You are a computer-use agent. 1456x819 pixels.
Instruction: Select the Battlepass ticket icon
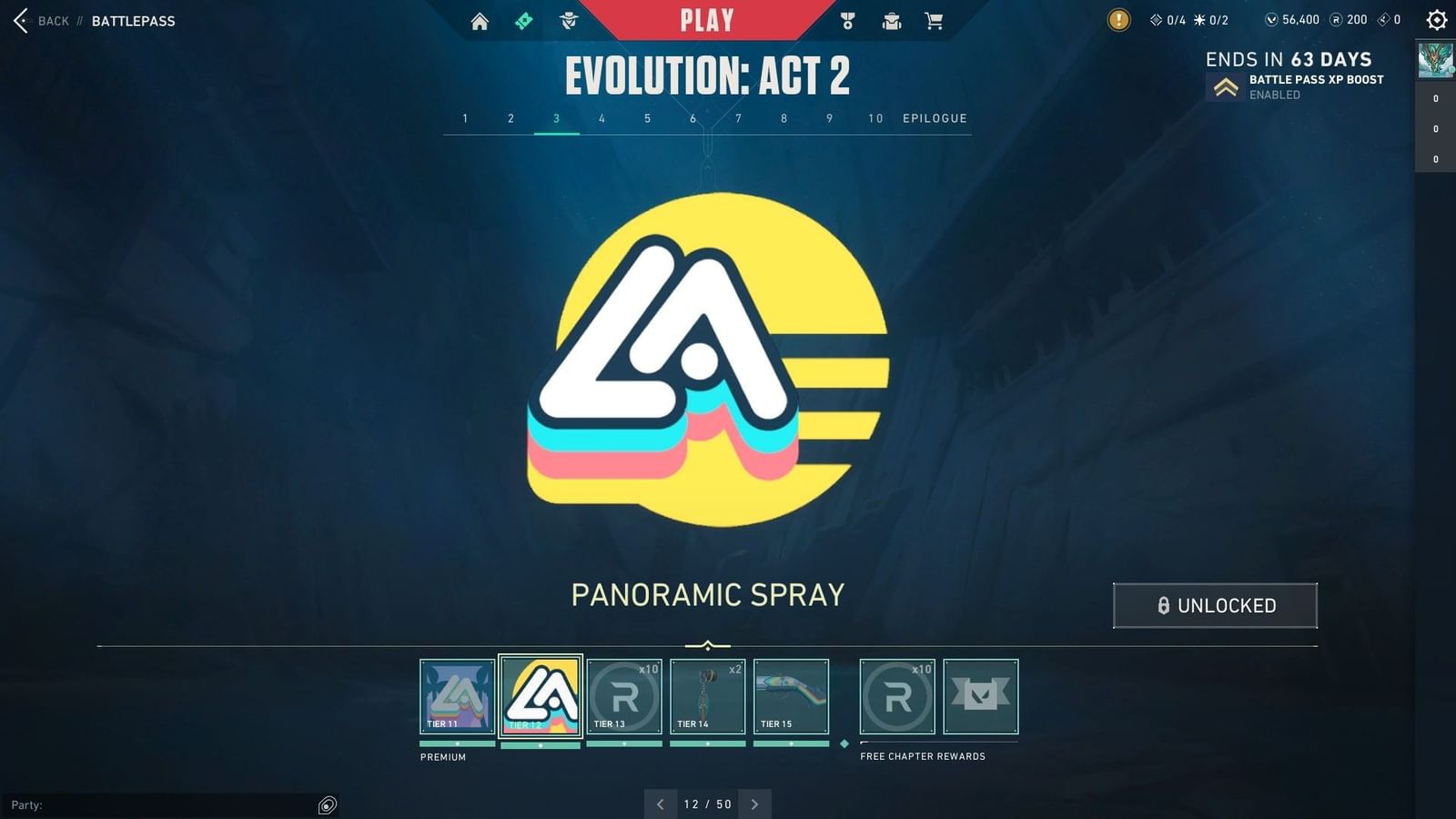pyautogui.click(x=523, y=20)
